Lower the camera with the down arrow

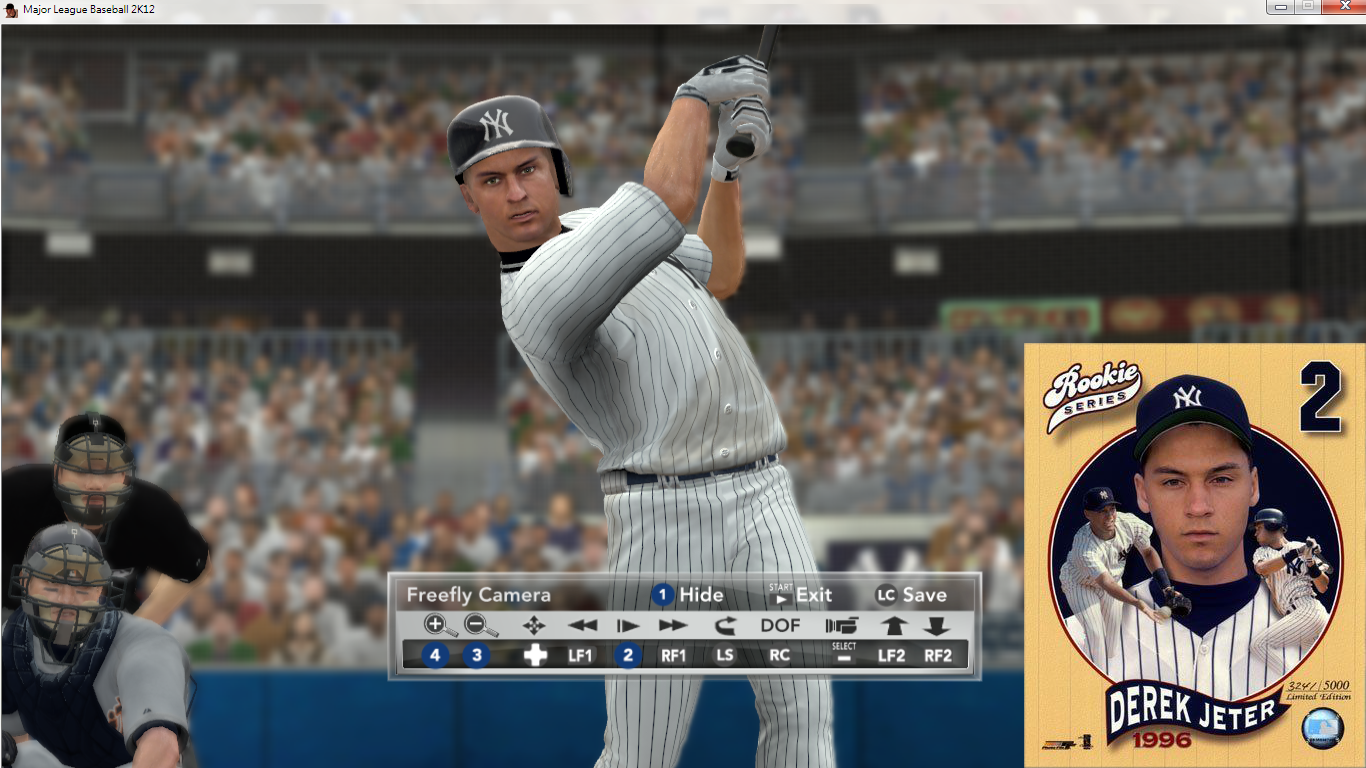[x=936, y=626]
